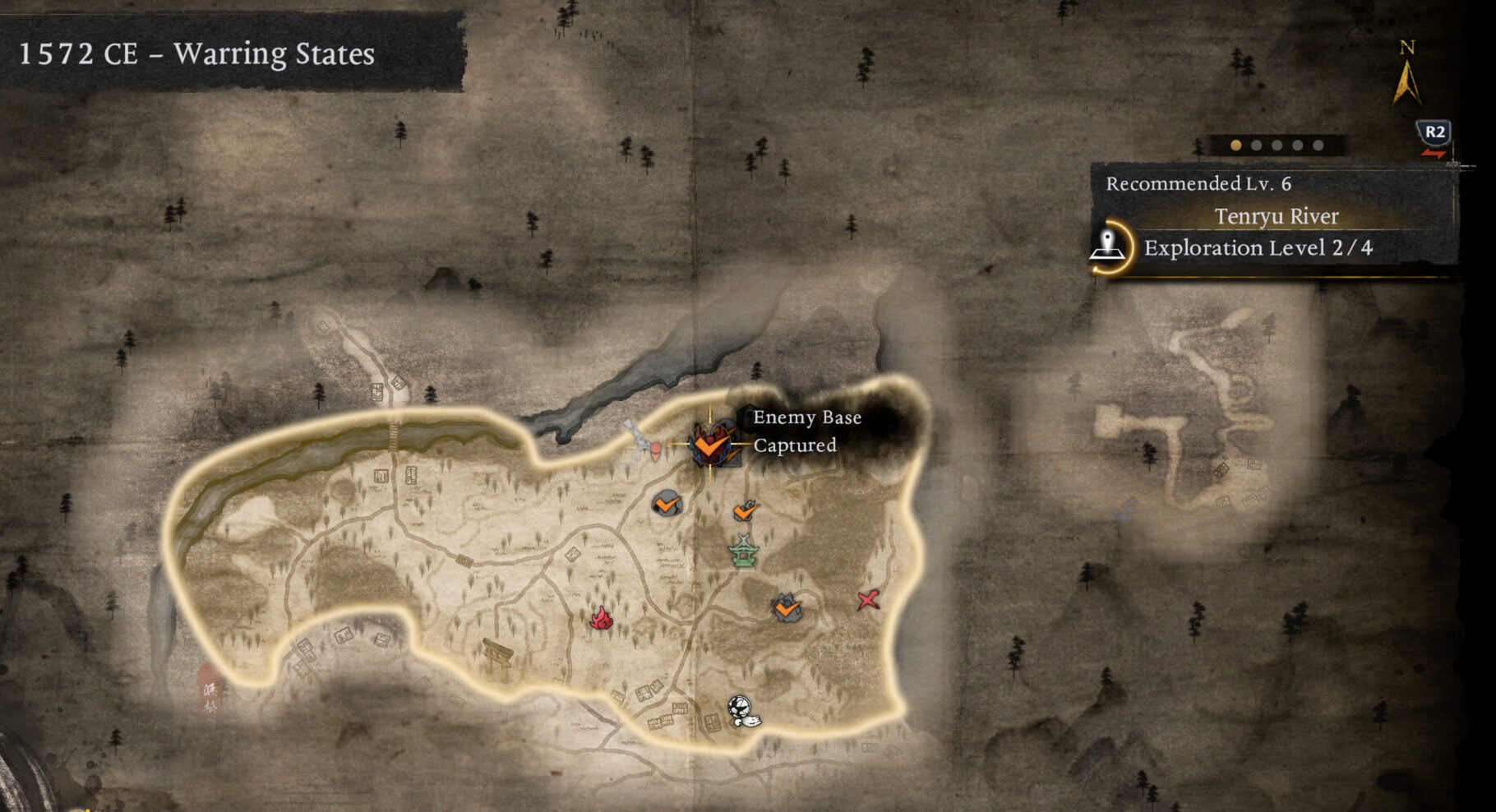Open the Tenryu River region label
Image resolution: width=1496 pixels, height=812 pixels.
[x=1277, y=216]
